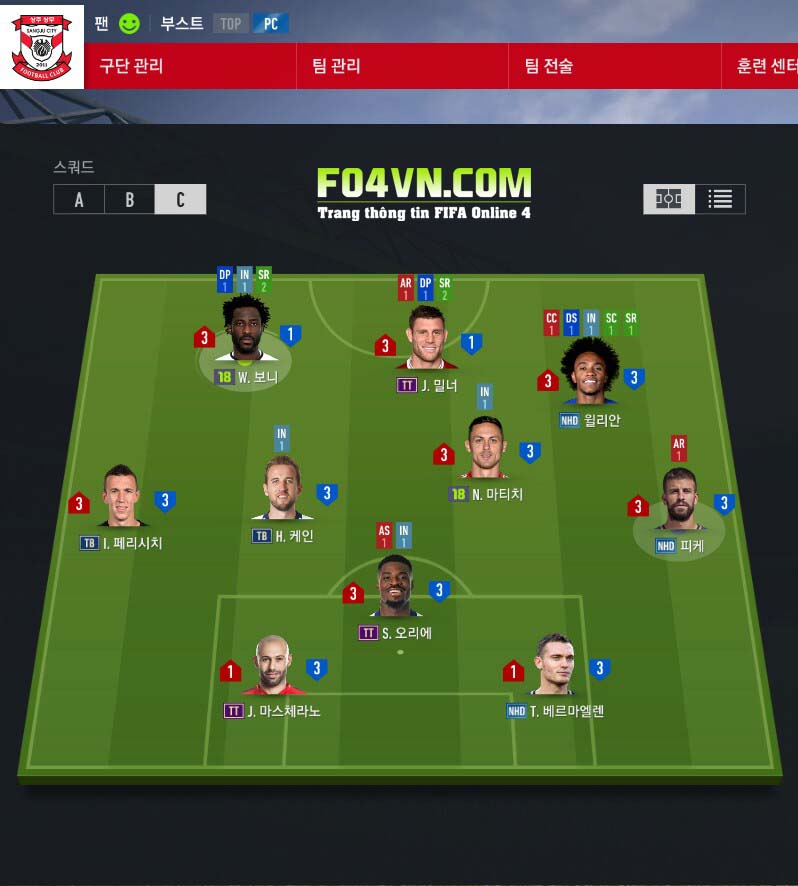This screenshot has height=886, width=798.
Task: Show the pitch formation view
Action: 668,200
